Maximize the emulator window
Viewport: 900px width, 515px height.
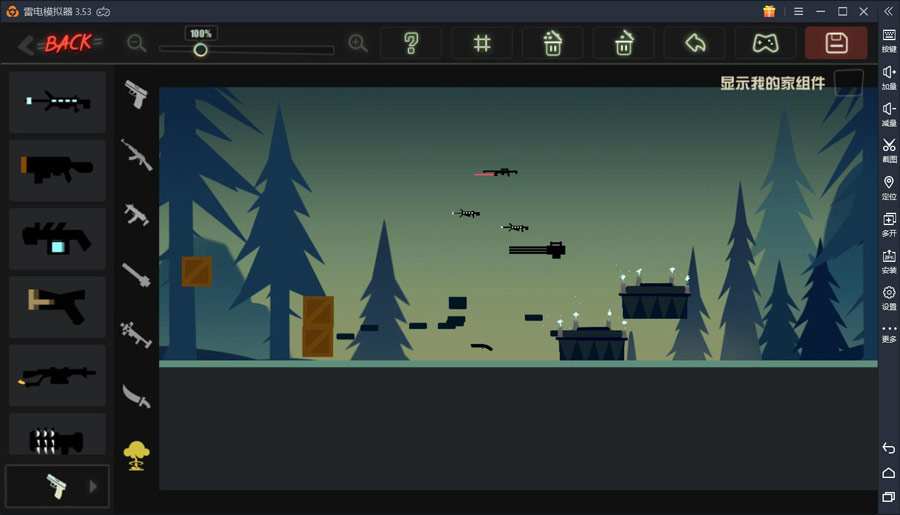tap(842, 11)
